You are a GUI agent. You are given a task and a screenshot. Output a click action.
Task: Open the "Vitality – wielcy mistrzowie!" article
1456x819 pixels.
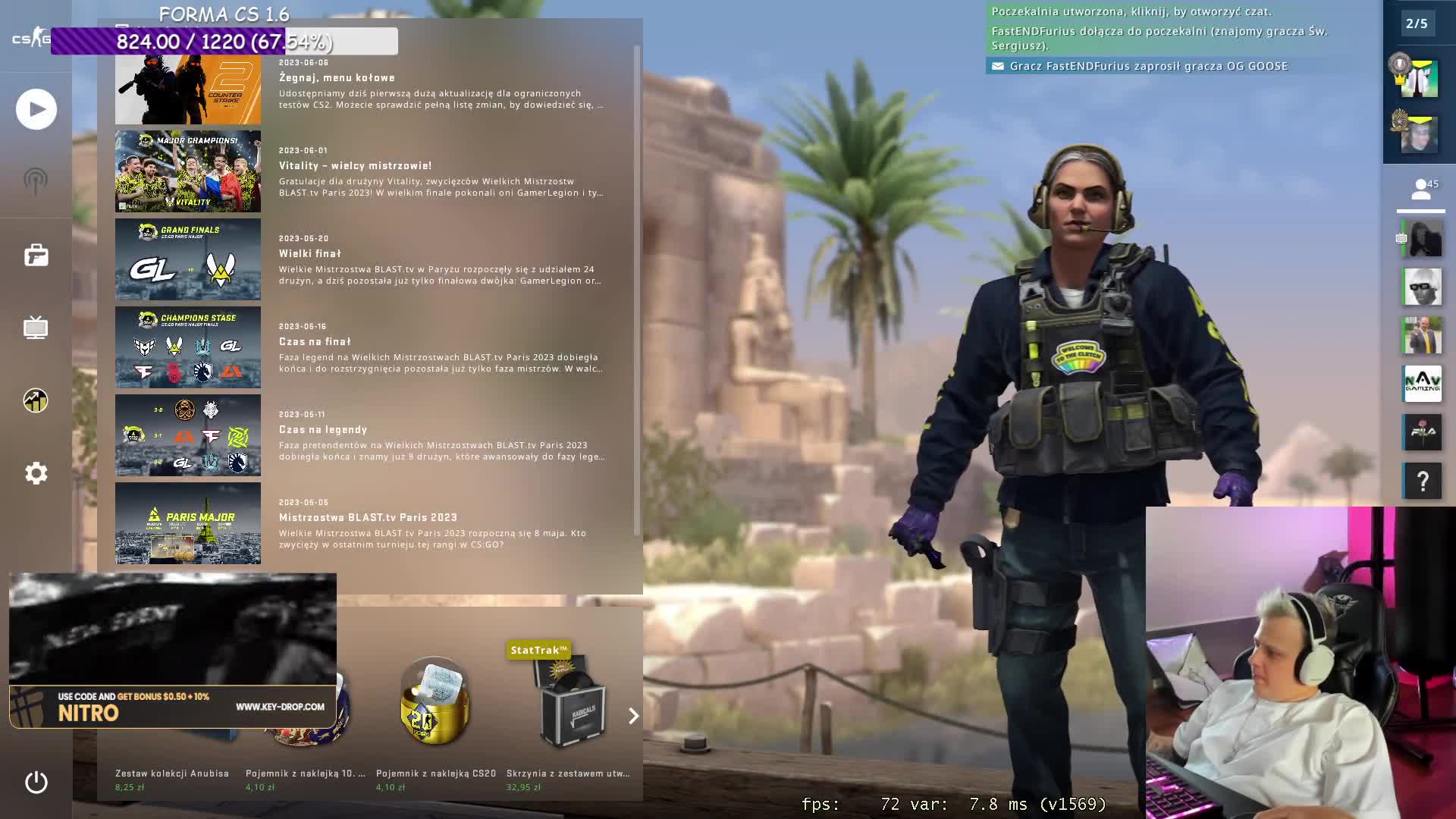pyautogui.click(x=355, y=165)
